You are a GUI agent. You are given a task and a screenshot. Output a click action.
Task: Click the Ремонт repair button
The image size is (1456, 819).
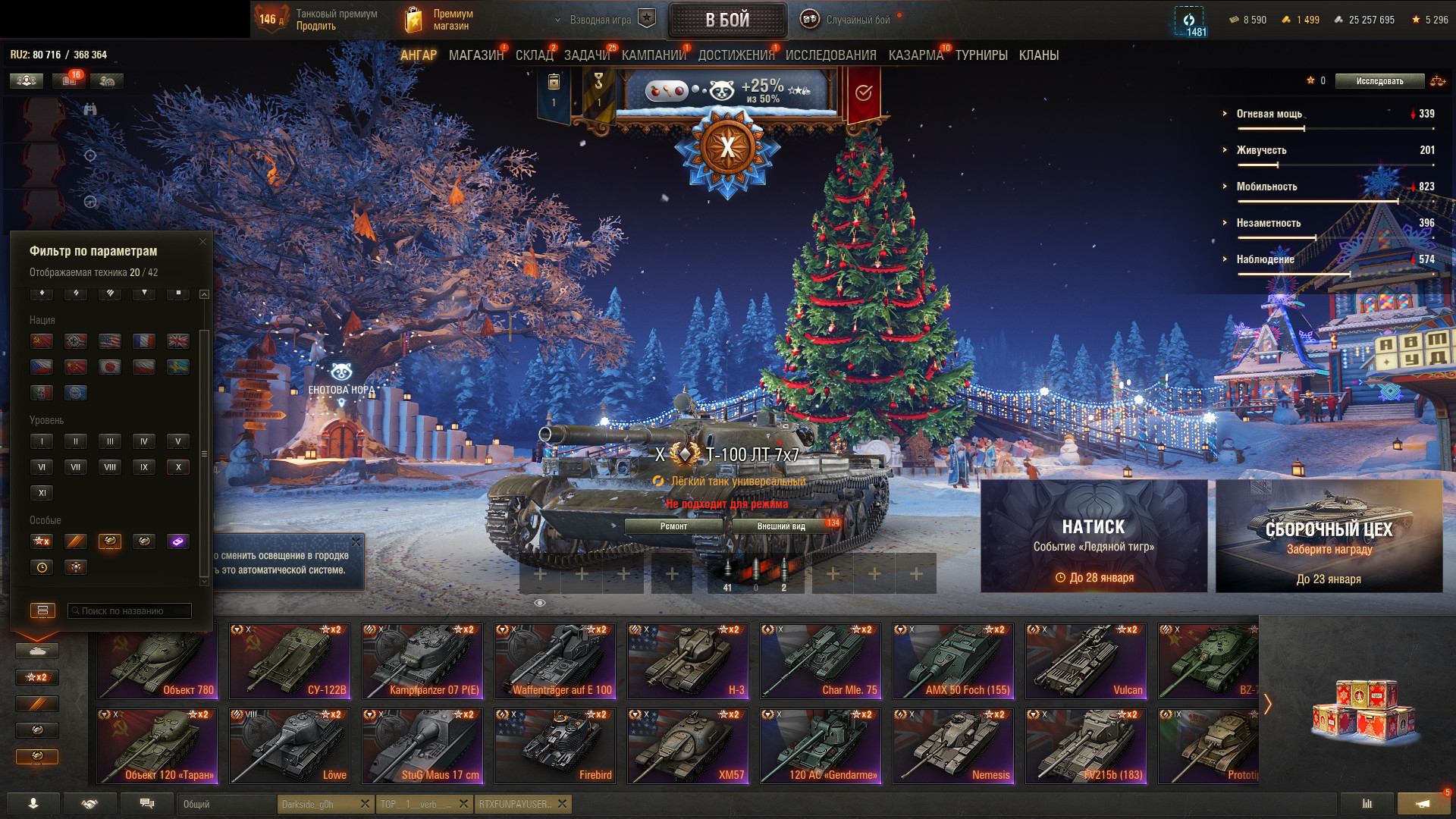point(673,526)
